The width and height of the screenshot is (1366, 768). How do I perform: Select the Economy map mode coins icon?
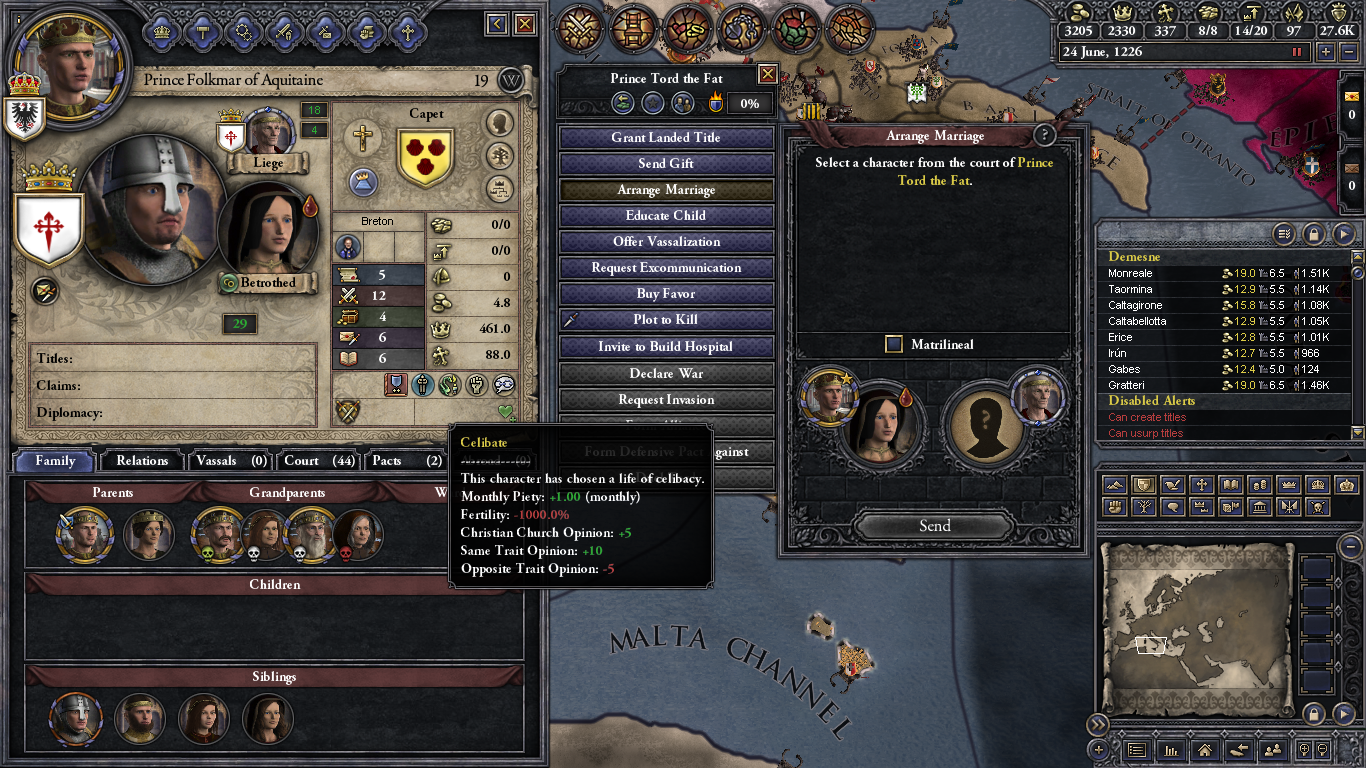tap(1260, 485)
